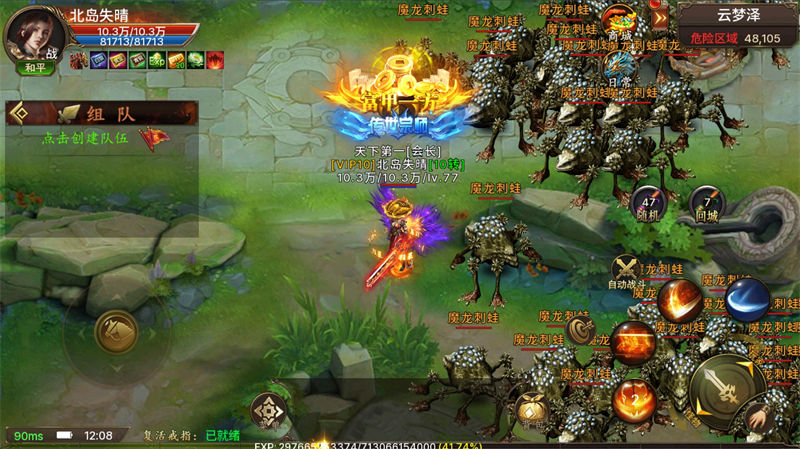The image size is (800, 449).
Task: Toggle 自动战斗 auto battle
Action: [x=628, y=270]
